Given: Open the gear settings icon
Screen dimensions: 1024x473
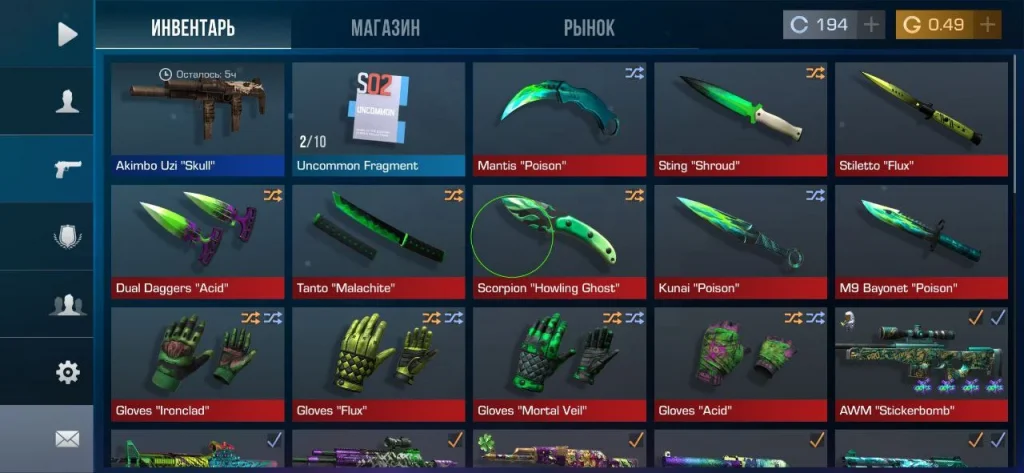Looking at the screenshot, I should [x=67, y=373].
